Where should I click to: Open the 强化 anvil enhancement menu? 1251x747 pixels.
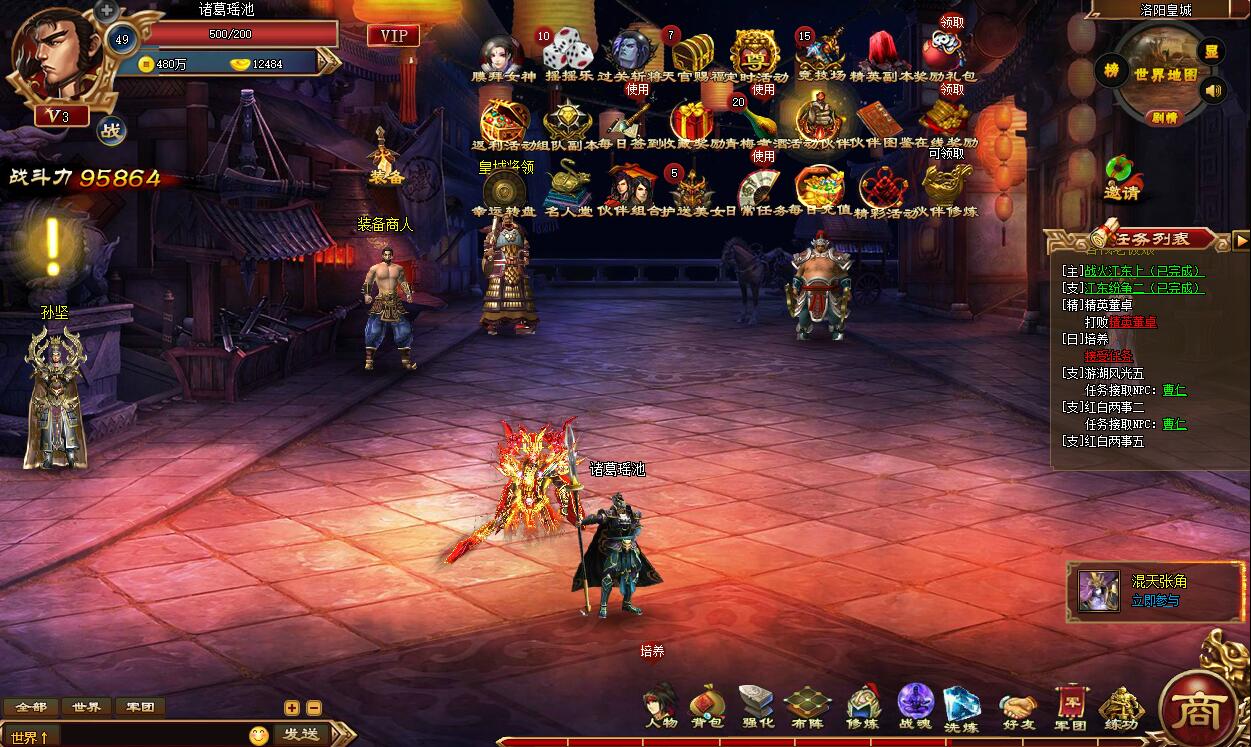(757, 706)
